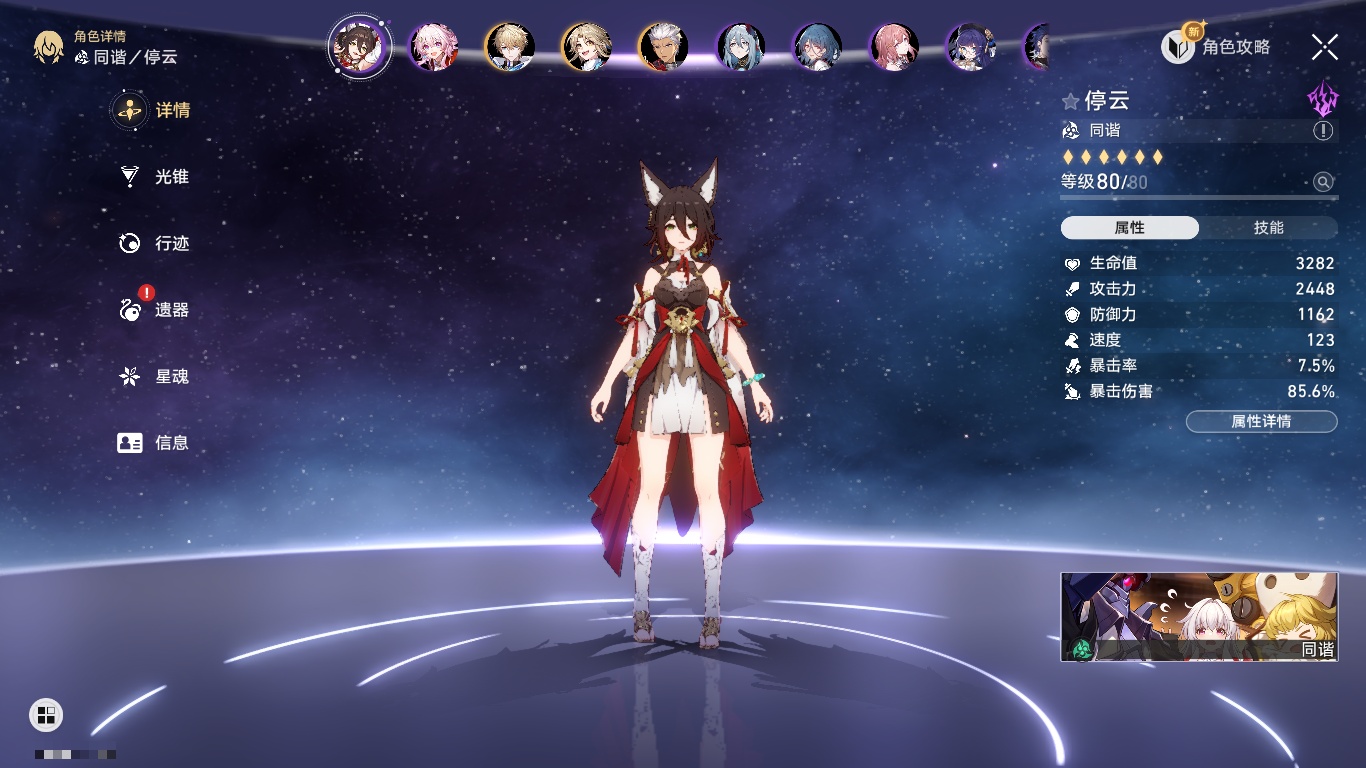
Task: Switch to the 技能 skills tab
Action: click(1268, 228)
